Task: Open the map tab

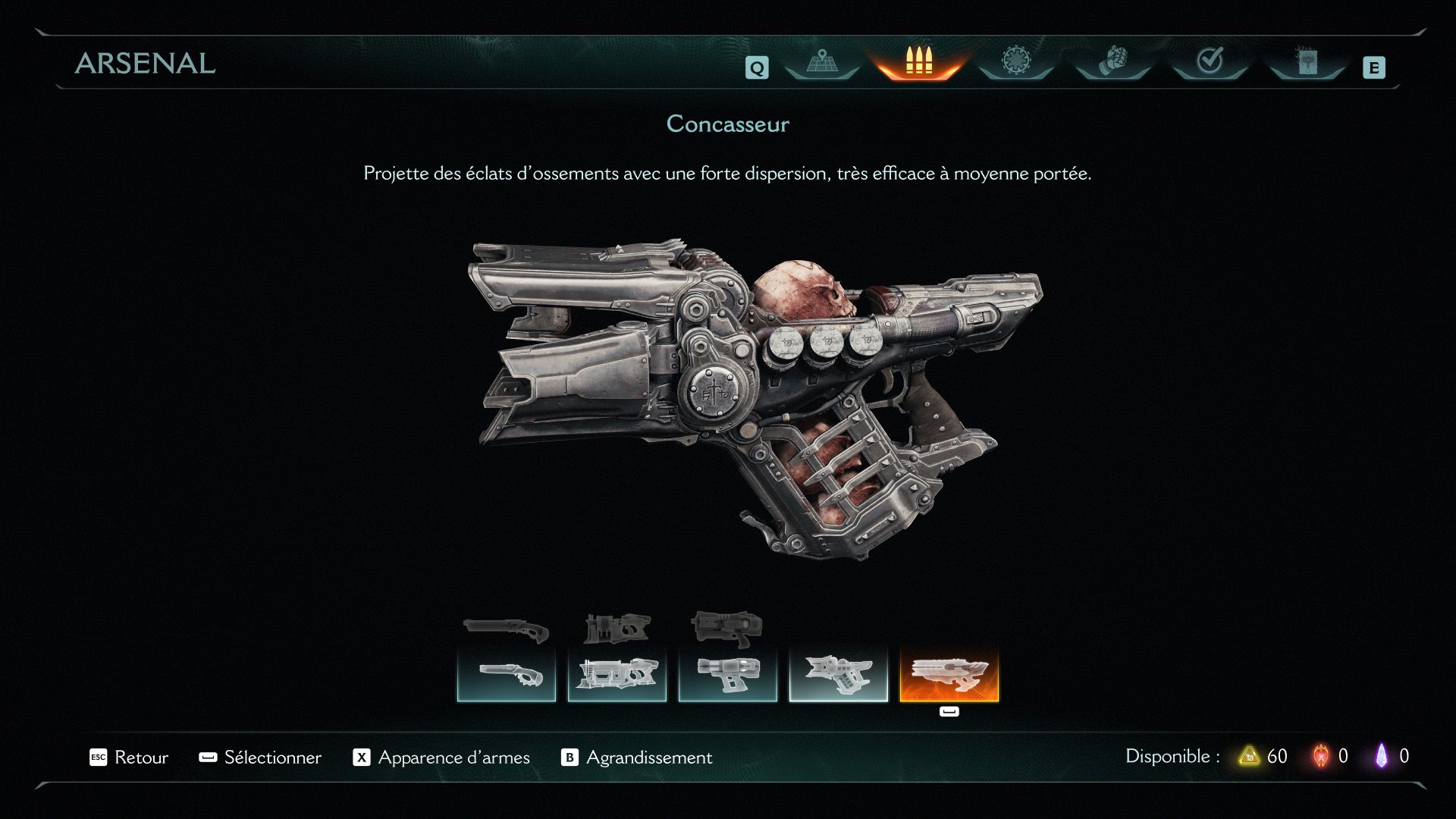Action: [821, 61]
